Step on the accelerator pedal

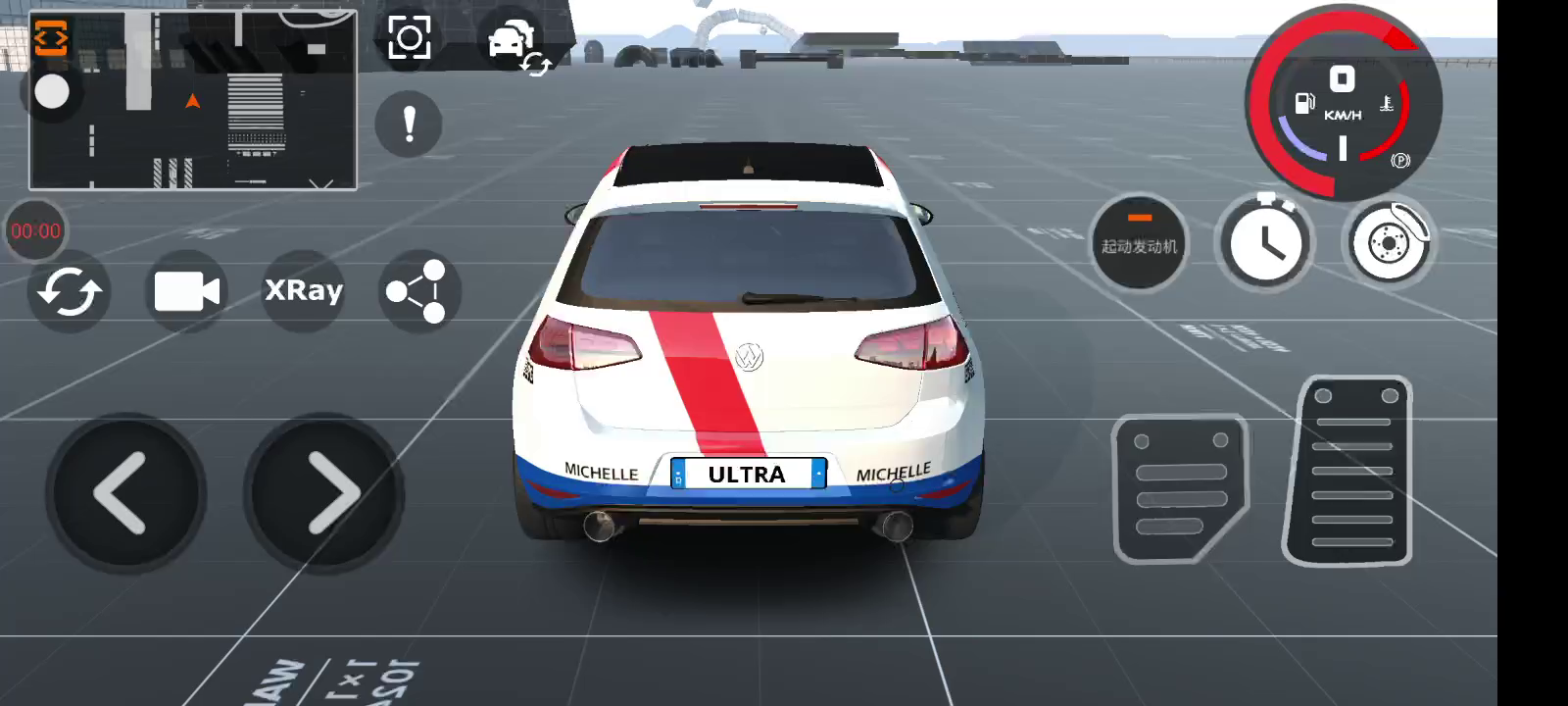point(1350,473)
